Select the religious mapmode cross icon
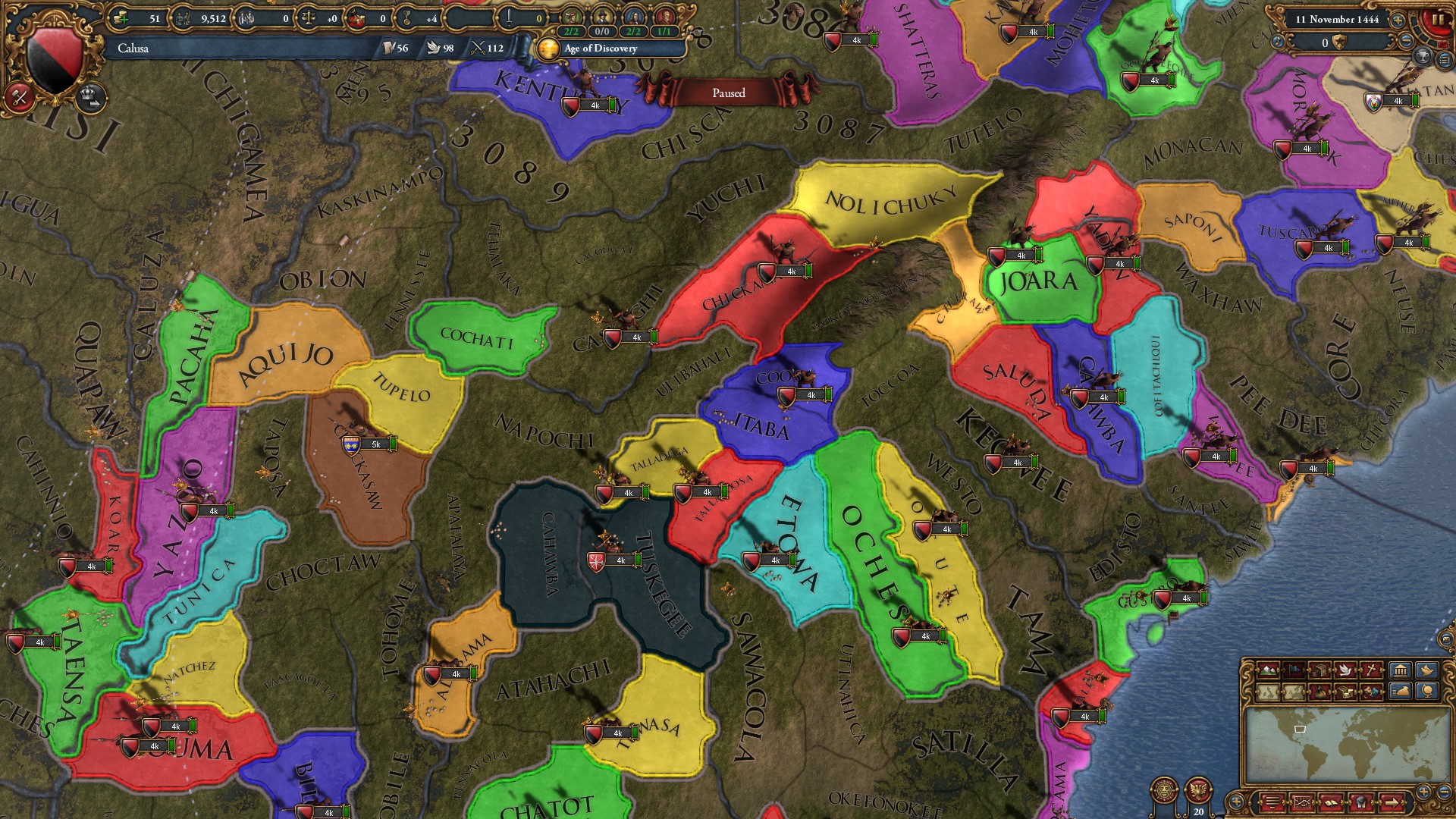This screenshot has width=1456, height=819. click(1369, 669)
